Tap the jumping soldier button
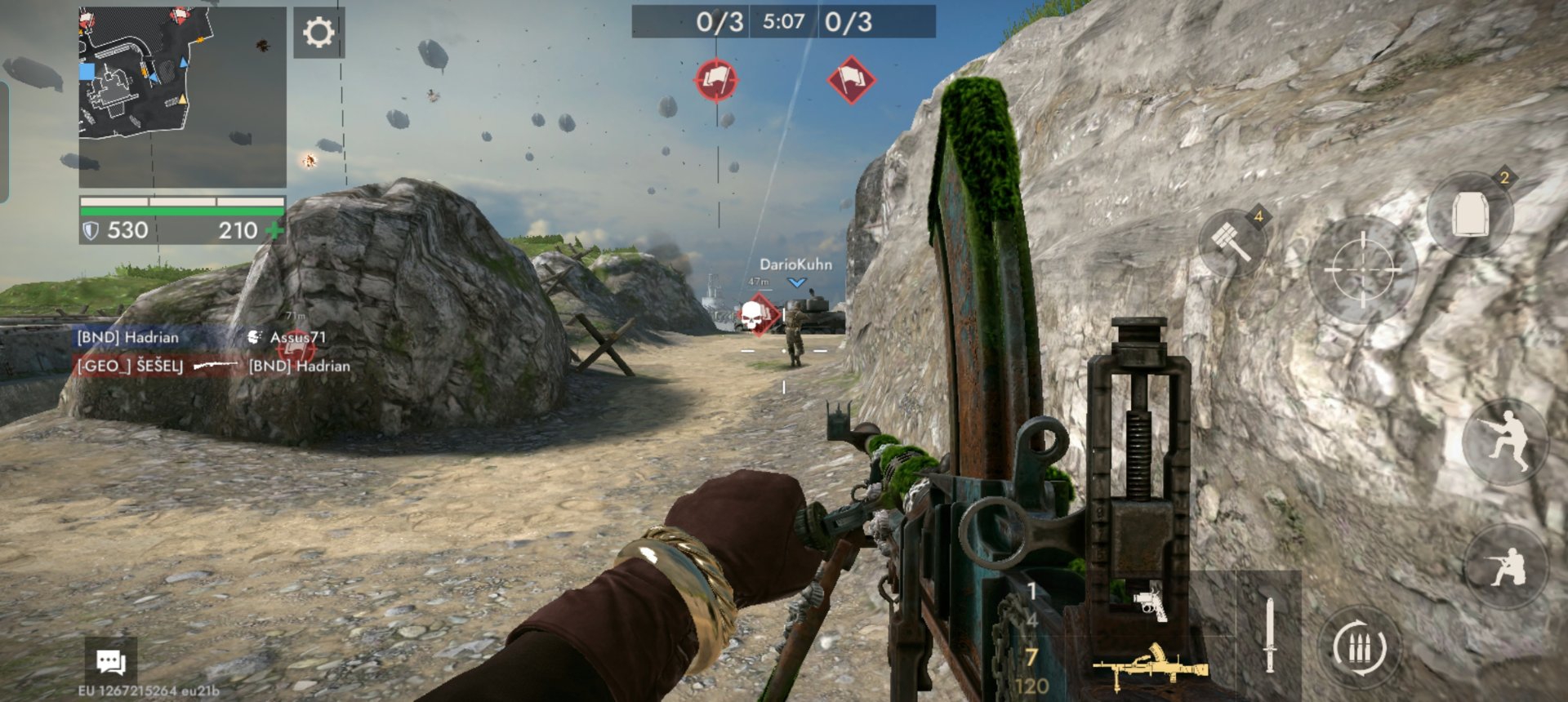1568x702 pixels. pyautogui.click(x=1505, y=442)
